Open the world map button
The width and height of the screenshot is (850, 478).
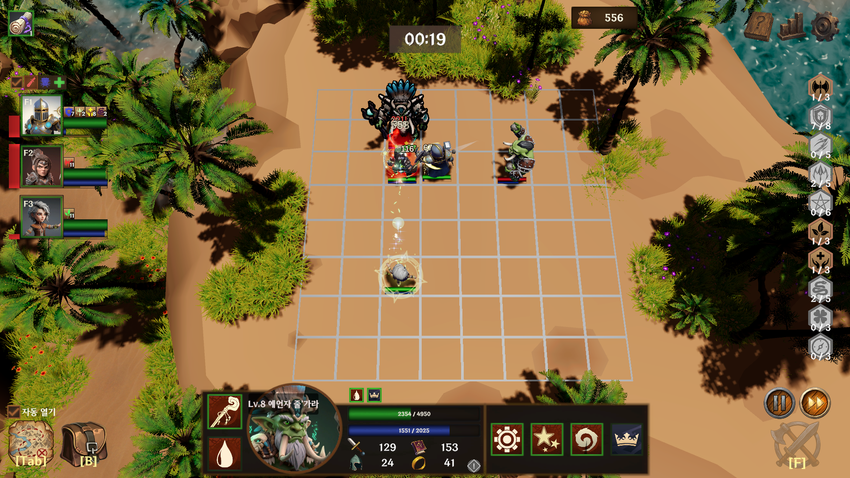29,442
